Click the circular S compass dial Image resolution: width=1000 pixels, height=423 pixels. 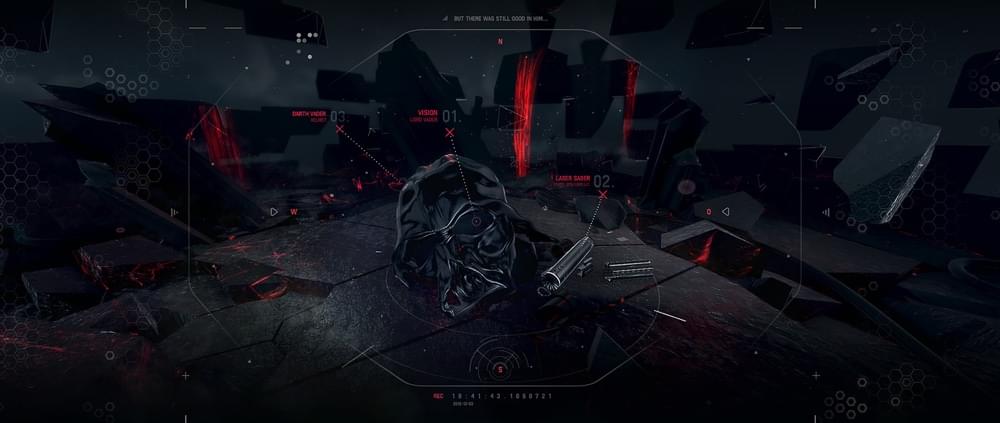coord(500,369)
